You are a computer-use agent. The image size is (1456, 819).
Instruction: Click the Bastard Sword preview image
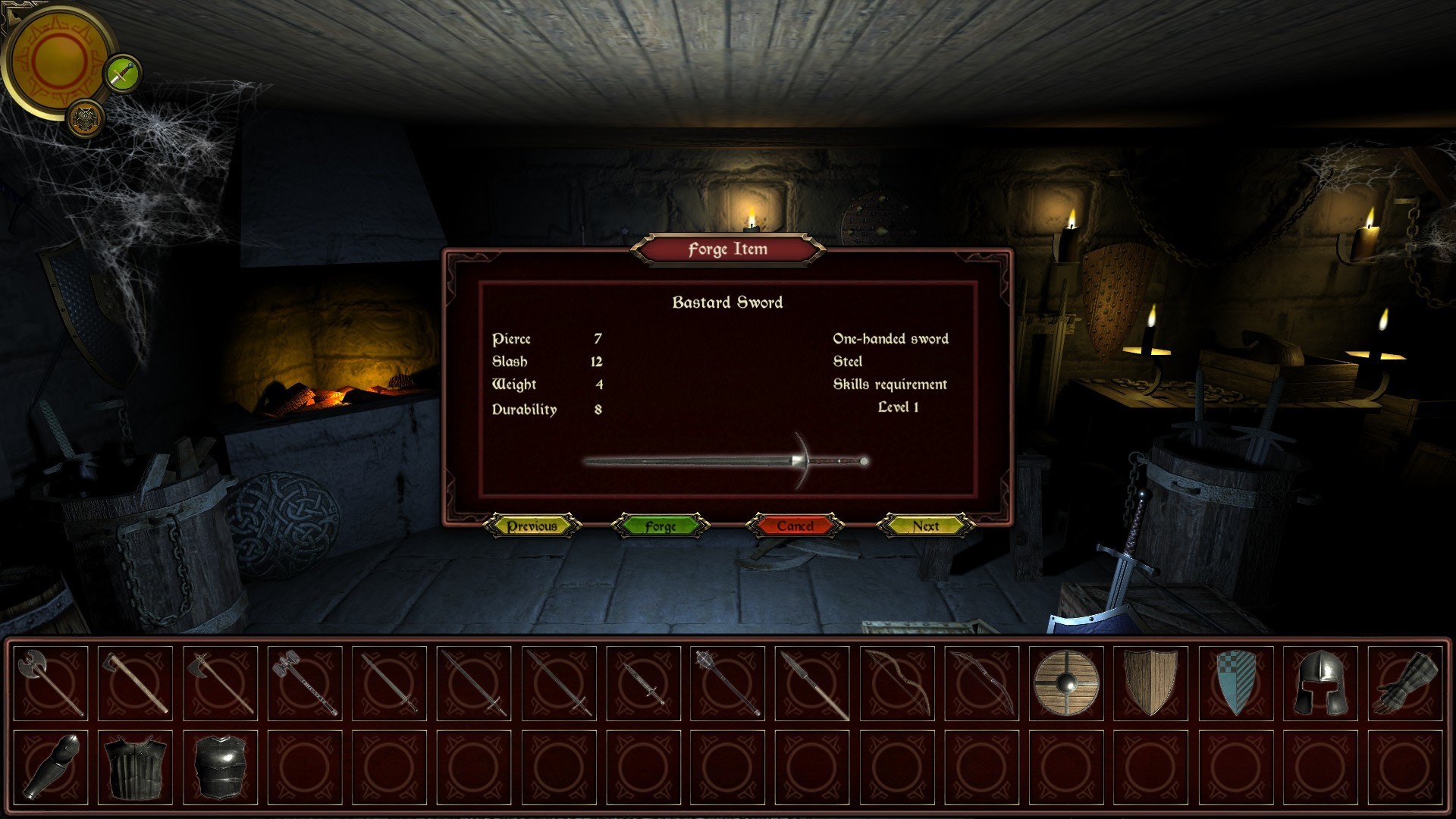724,460
